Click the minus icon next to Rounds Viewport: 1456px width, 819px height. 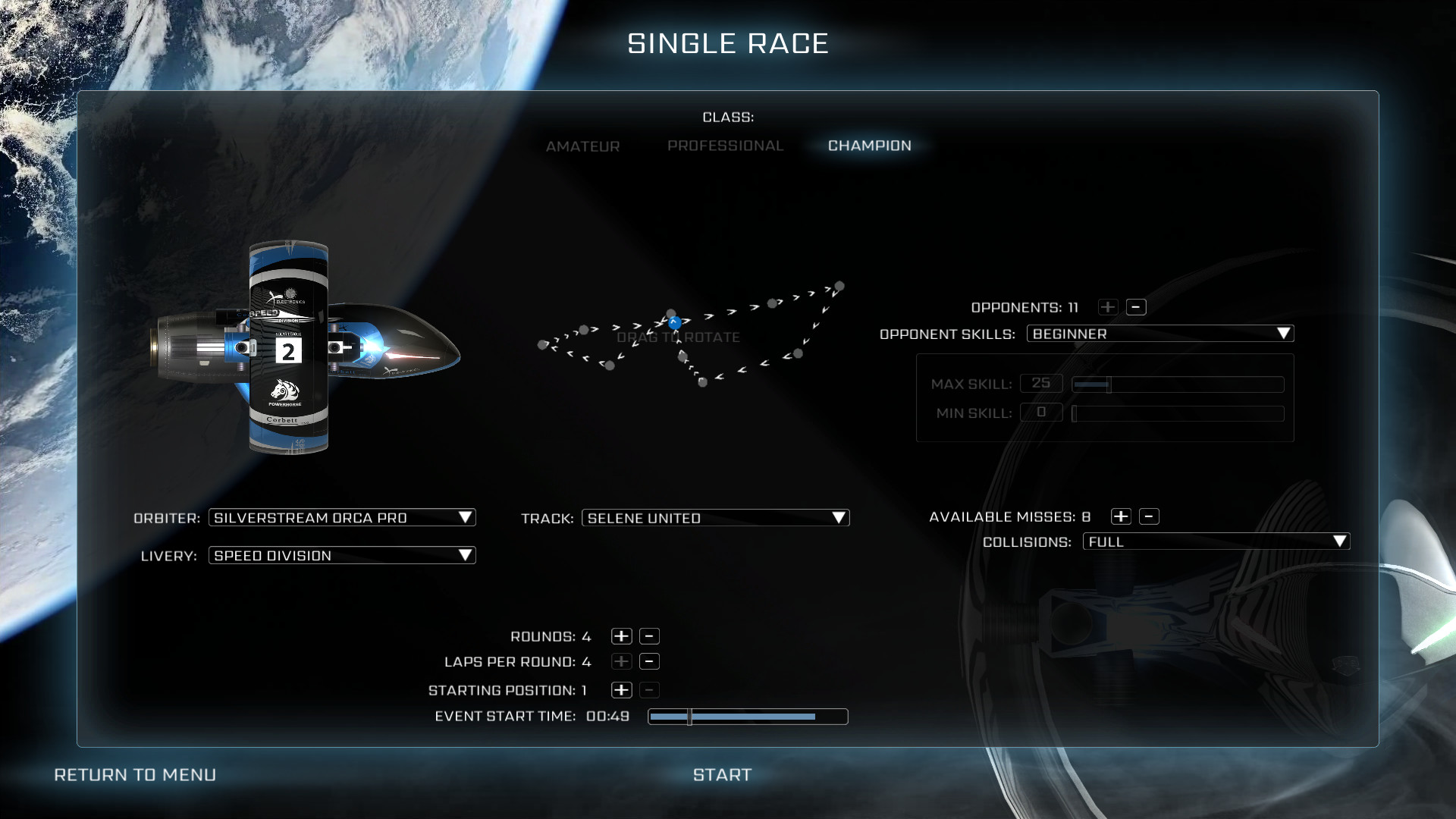coord(649,636)
